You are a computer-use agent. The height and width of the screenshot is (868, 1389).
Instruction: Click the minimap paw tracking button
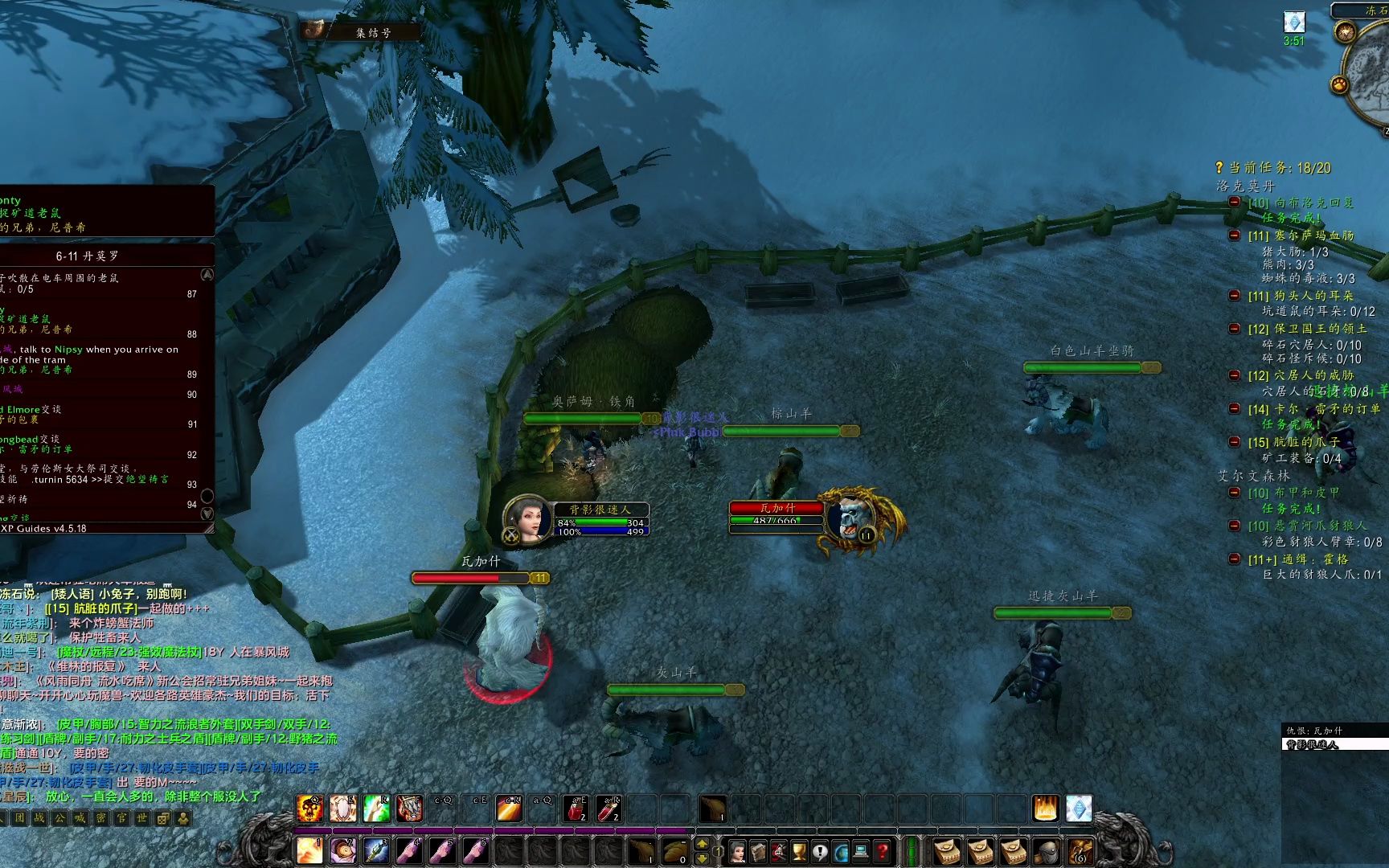pos(1339,84)
